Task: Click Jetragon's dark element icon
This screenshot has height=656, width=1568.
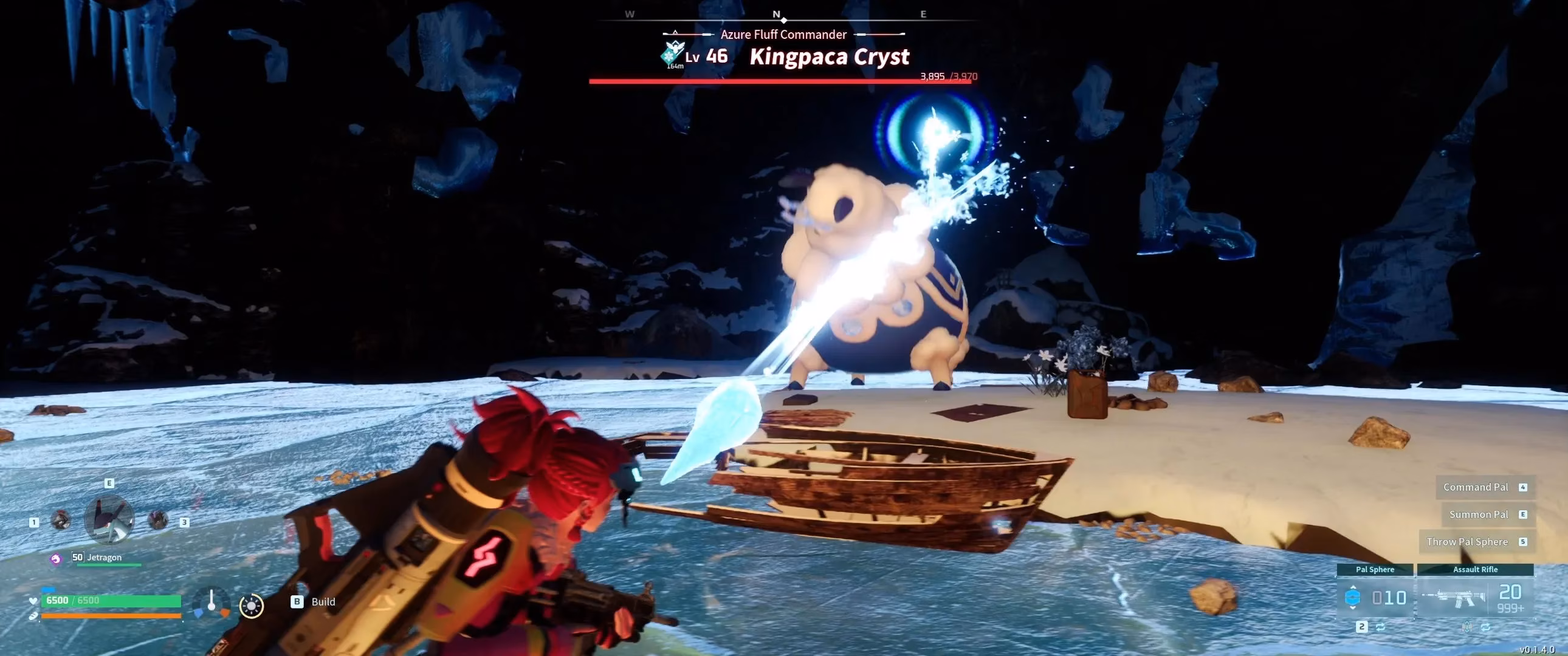Action: pyautogui.click(x=56, y=559)
